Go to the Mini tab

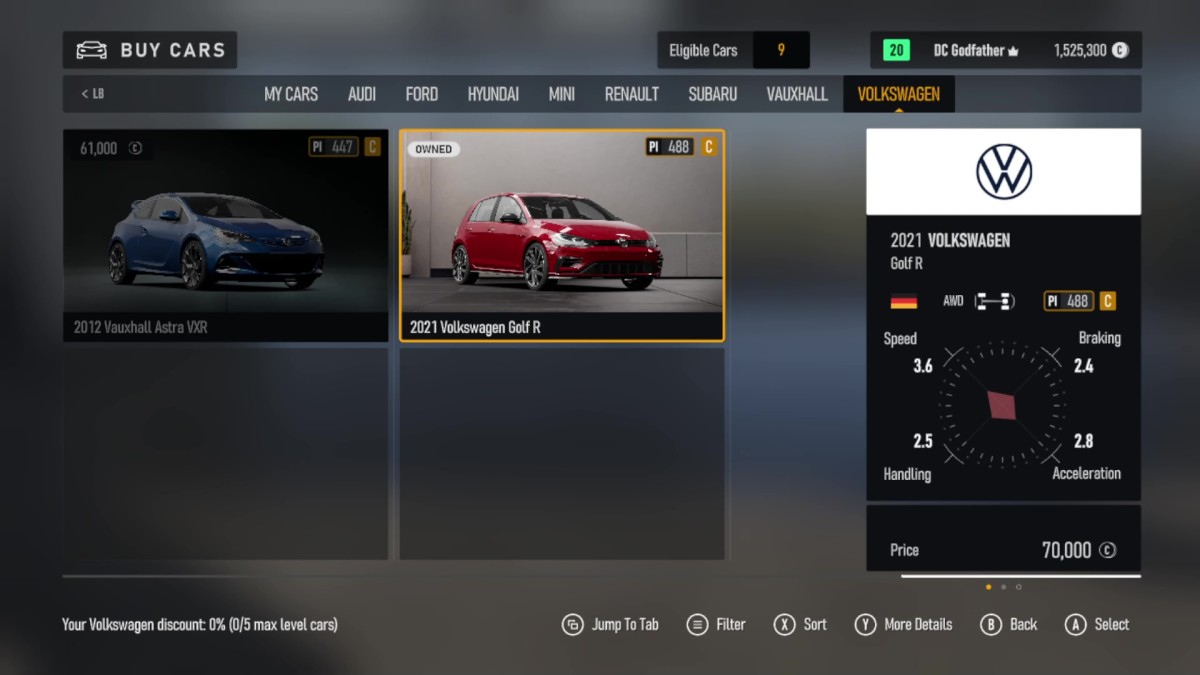561,94
